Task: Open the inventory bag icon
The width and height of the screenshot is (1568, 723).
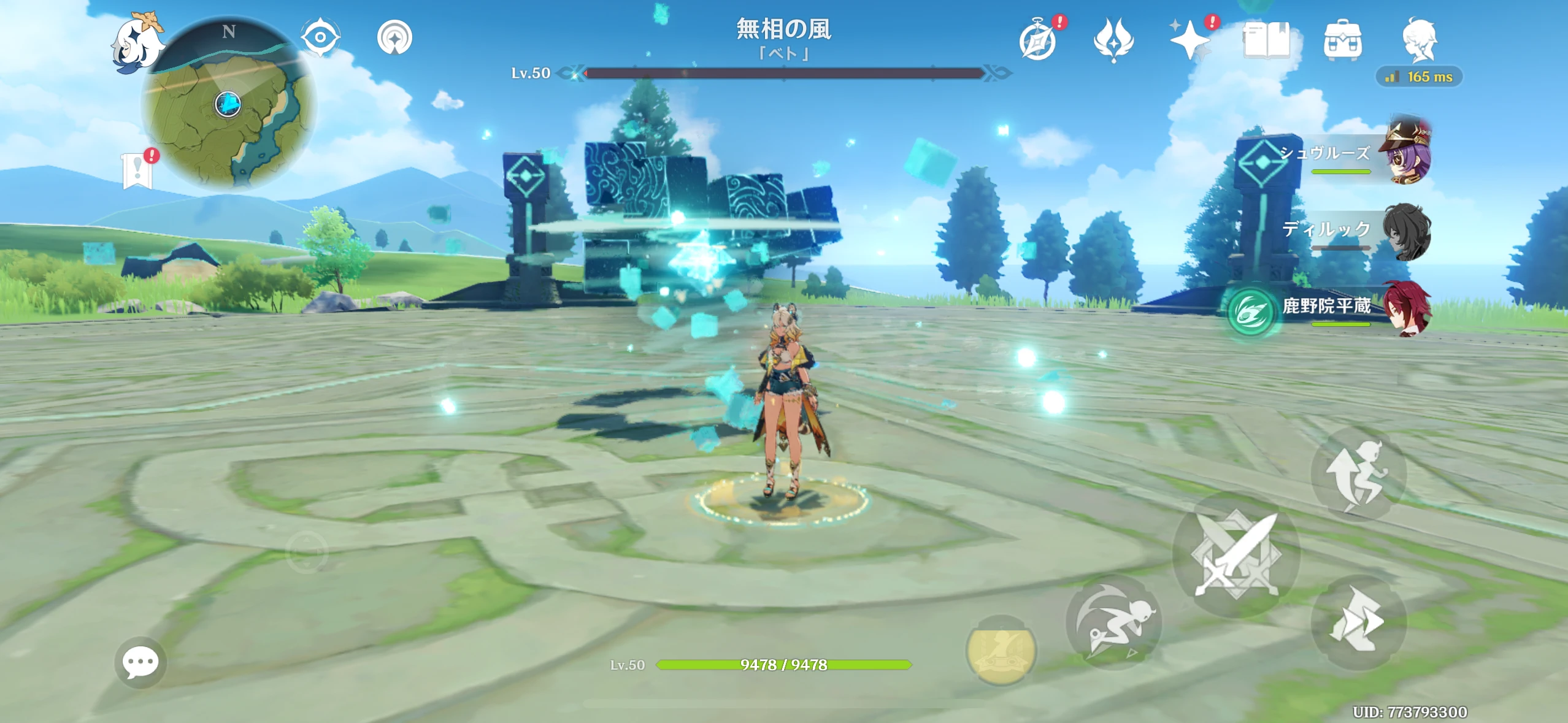Action: (1341, 38)
